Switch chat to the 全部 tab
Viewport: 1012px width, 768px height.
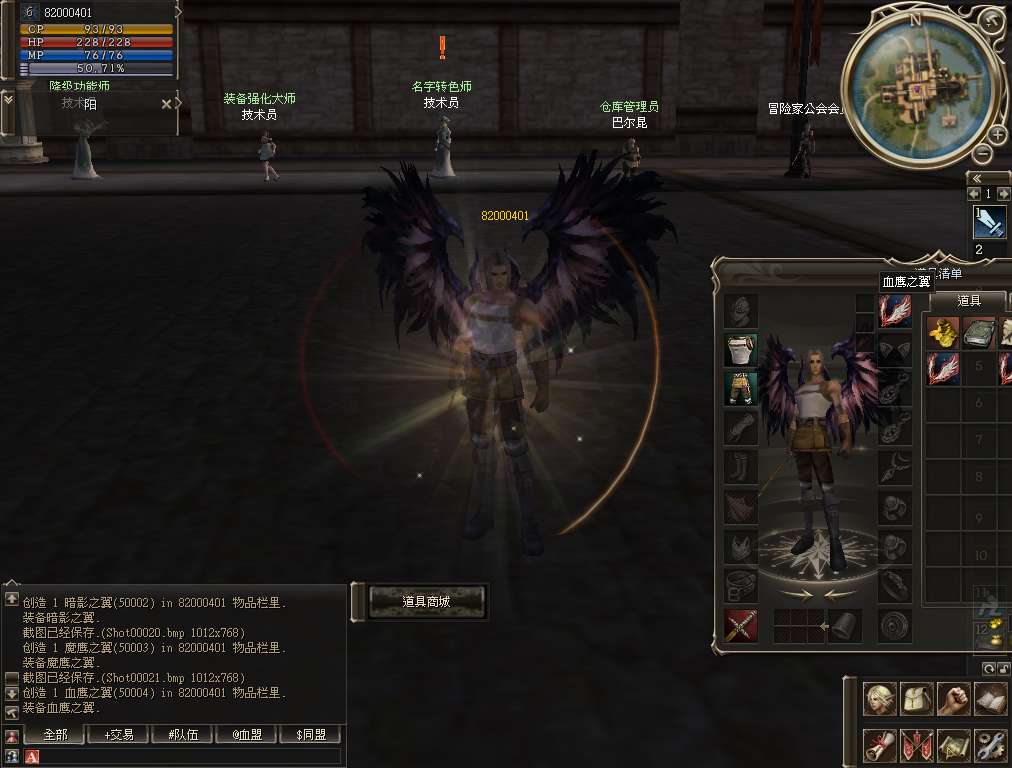(55, 734)
